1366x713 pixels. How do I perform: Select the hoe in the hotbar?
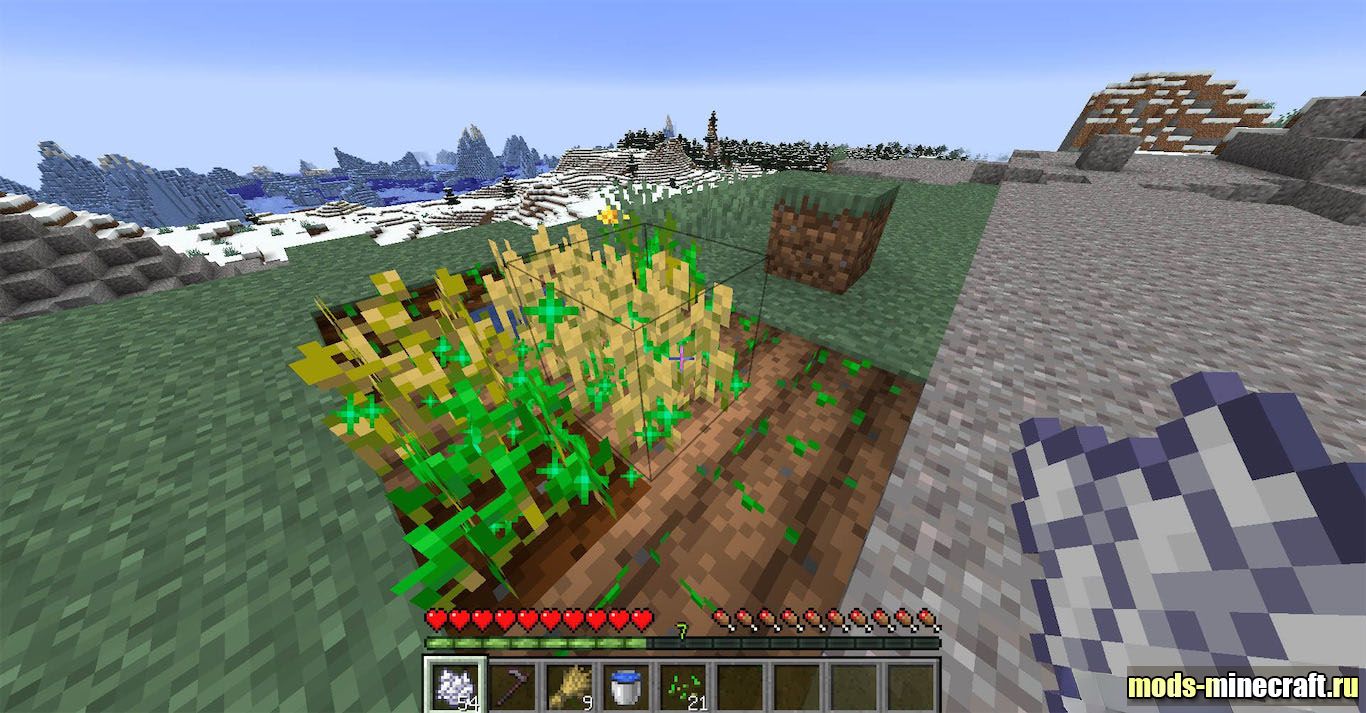tap(513, 686)
